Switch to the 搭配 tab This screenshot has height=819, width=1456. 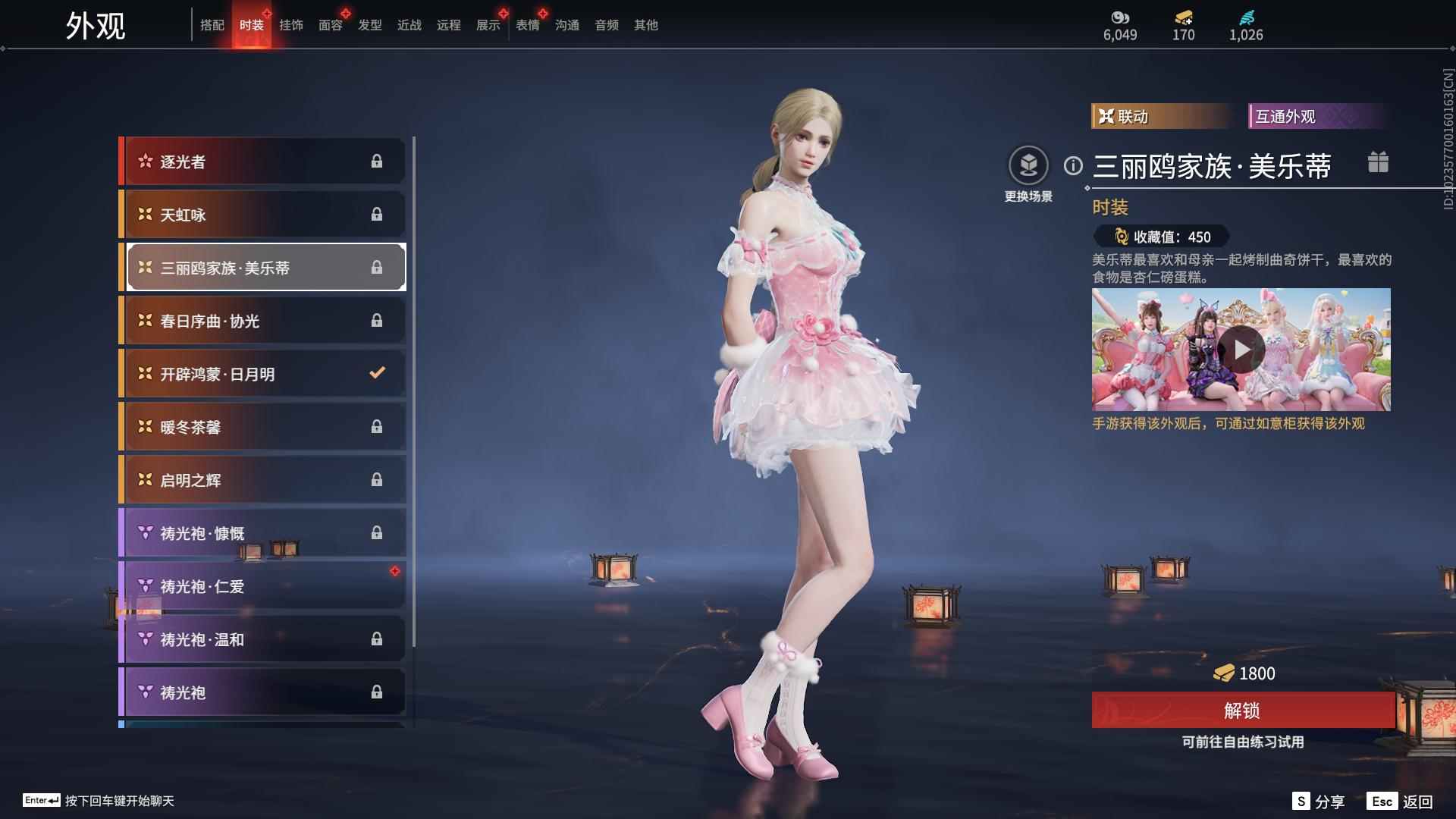212,25
